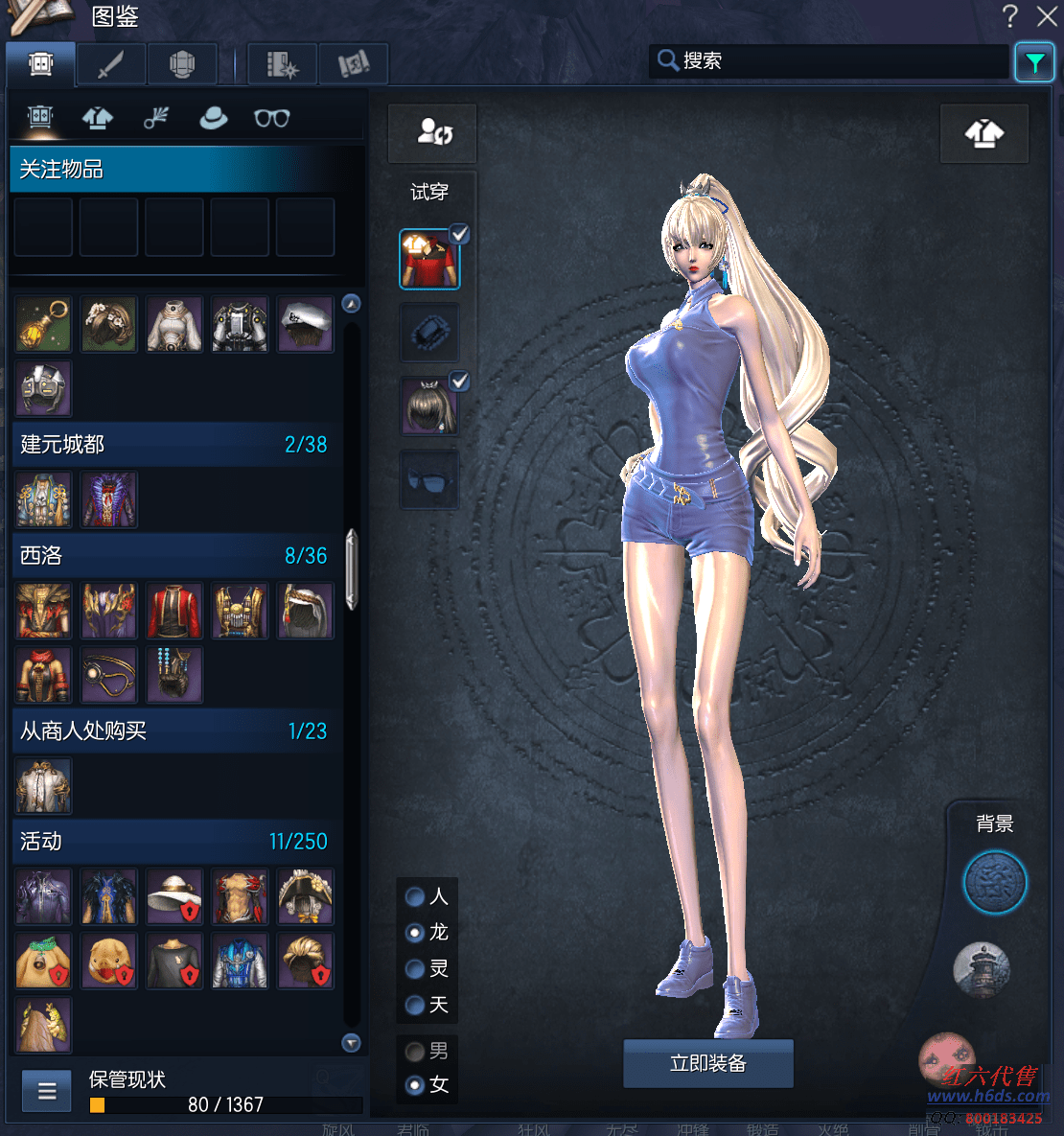
Task: Select the glasses category icon
Action: 271,118
